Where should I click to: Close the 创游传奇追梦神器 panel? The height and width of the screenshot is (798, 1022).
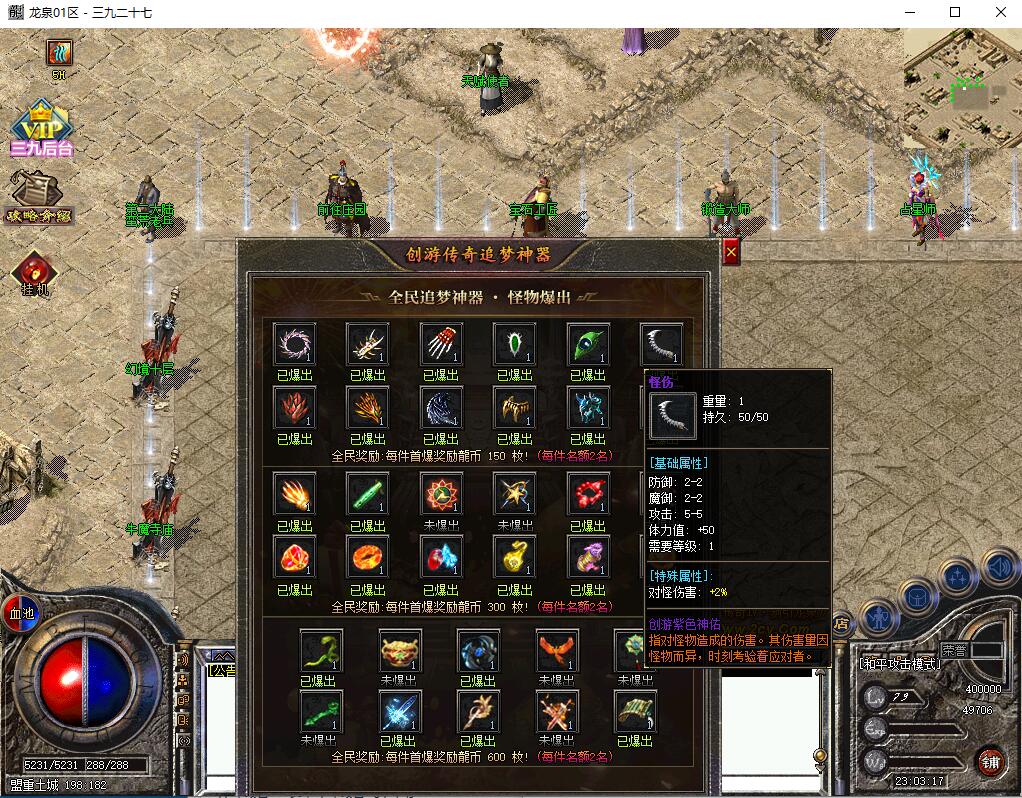[731, 253]
